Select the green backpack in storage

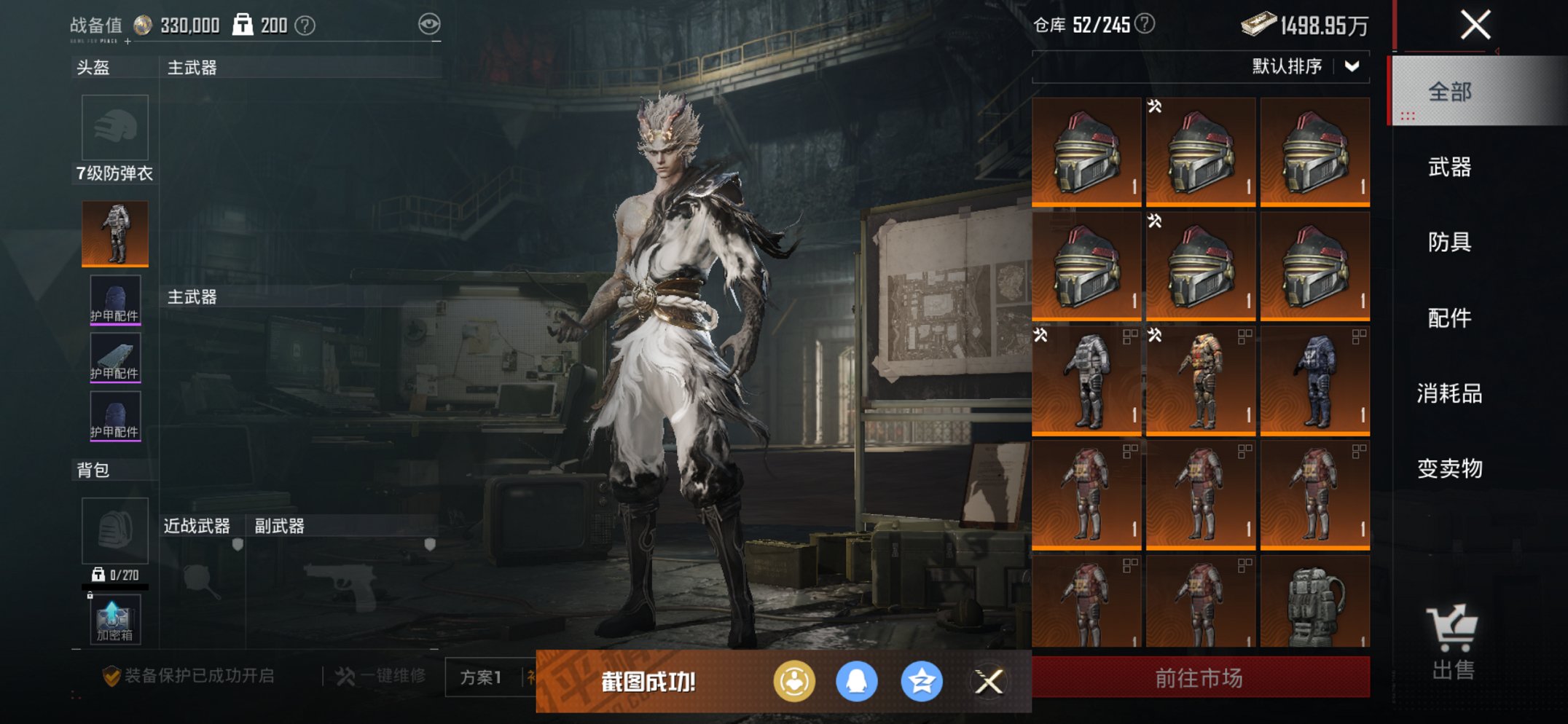point(1314,602)
